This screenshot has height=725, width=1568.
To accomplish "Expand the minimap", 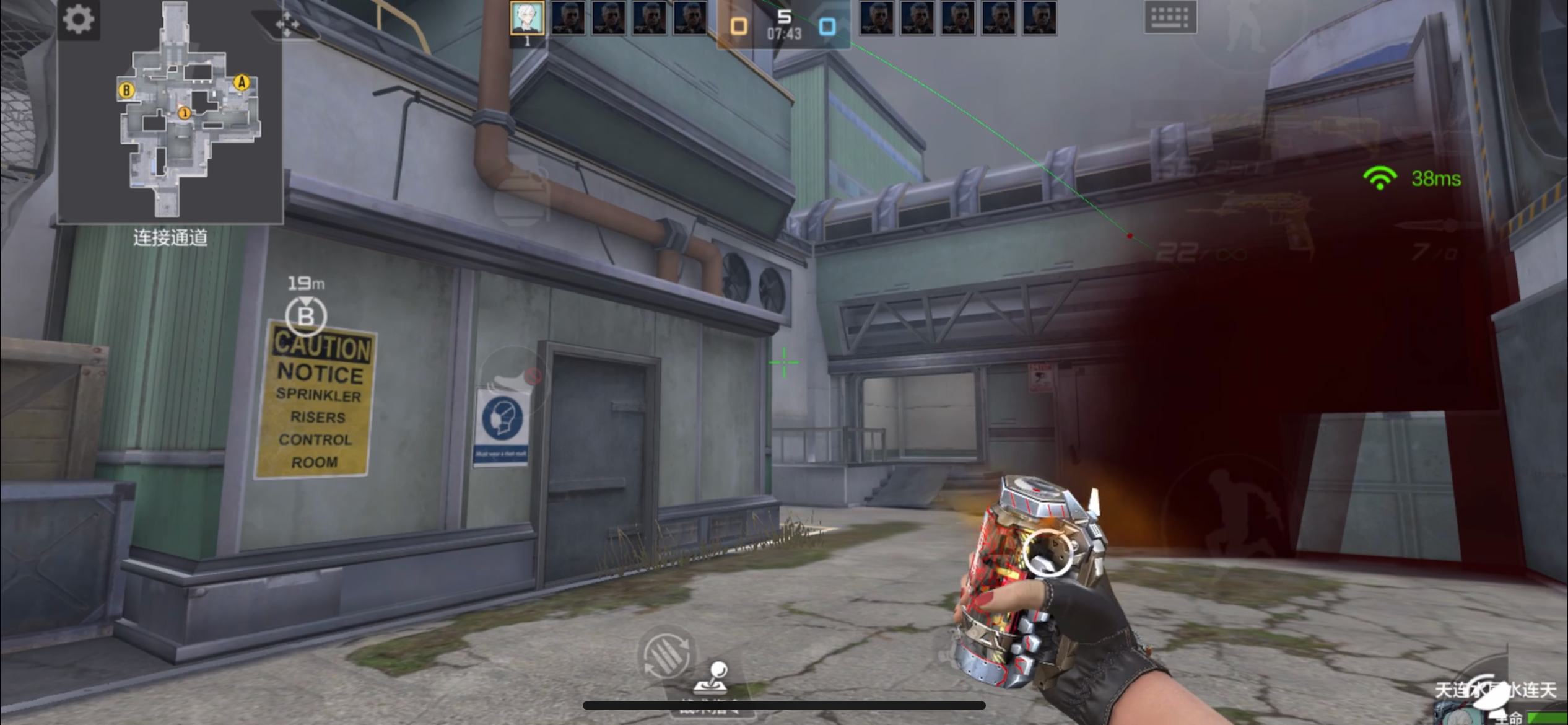I will (x=170, y=112).
